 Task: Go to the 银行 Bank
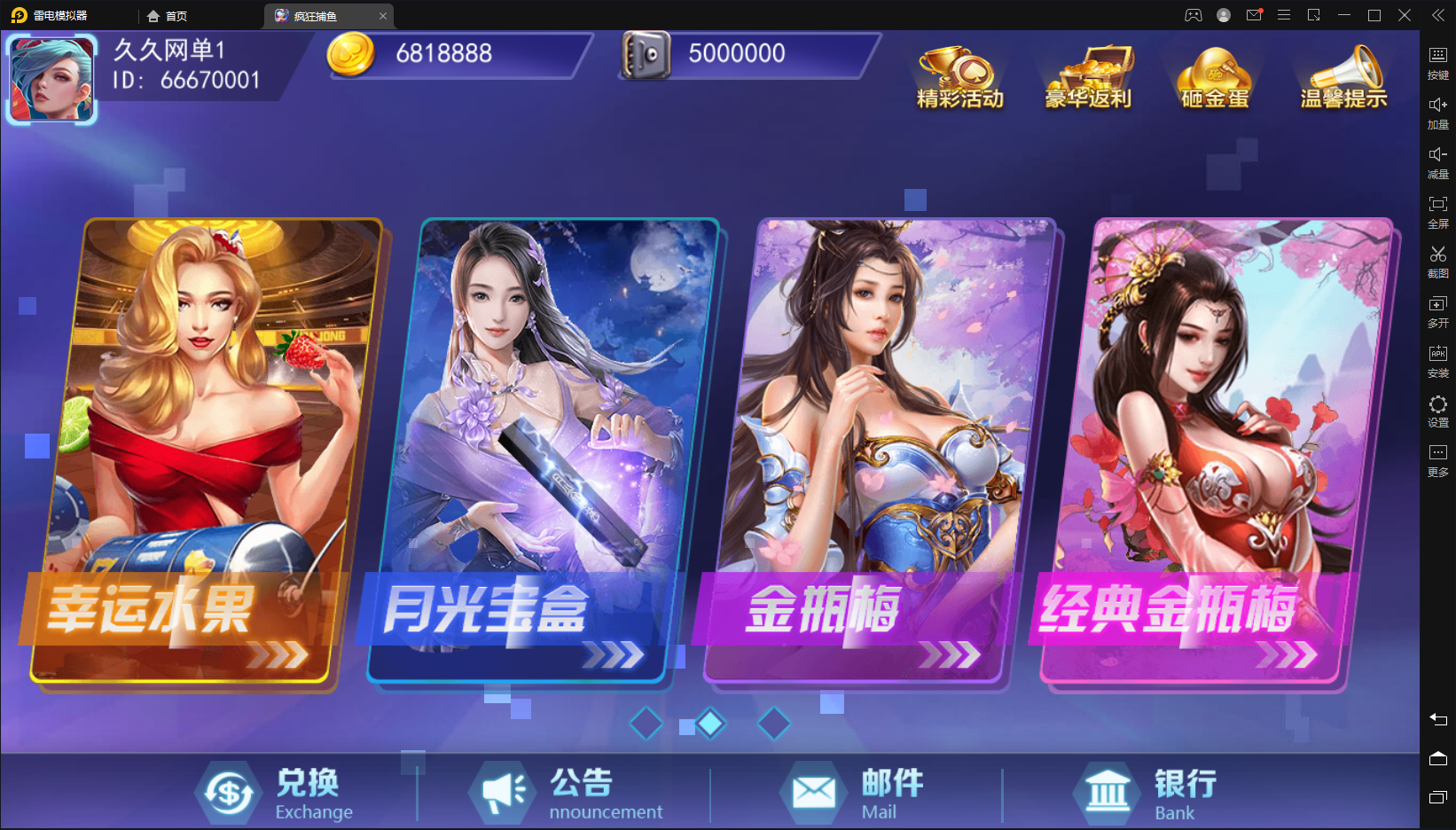[1146, 794]
